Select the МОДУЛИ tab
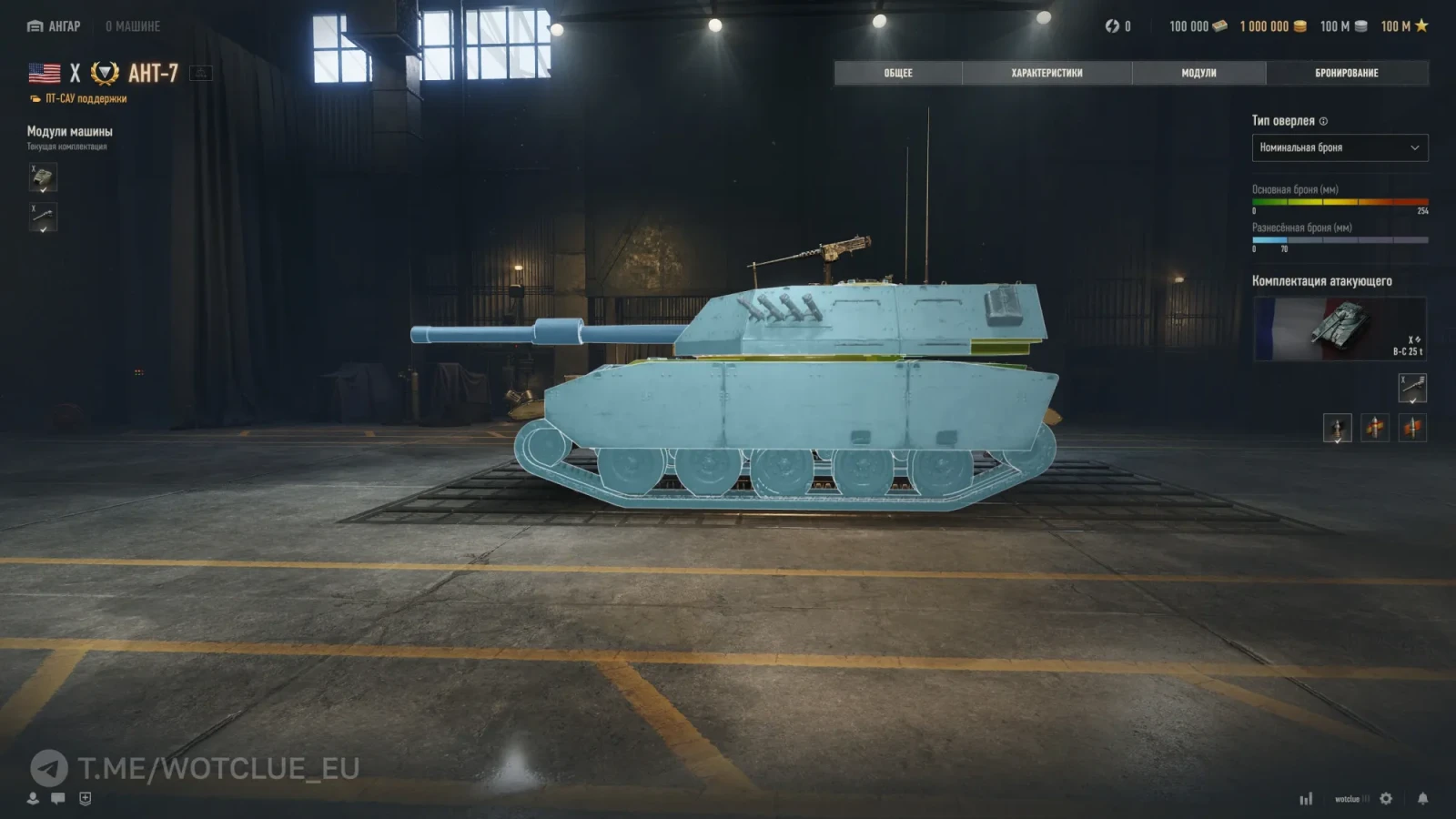The height and width of the screenshot is (819, 1456). click(x=1198, y=73)
